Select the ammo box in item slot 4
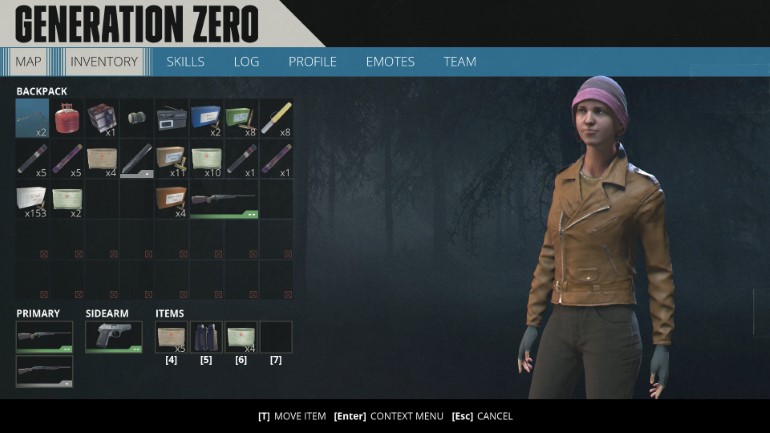This screenshot has width=770, height=433. point(171,336)
